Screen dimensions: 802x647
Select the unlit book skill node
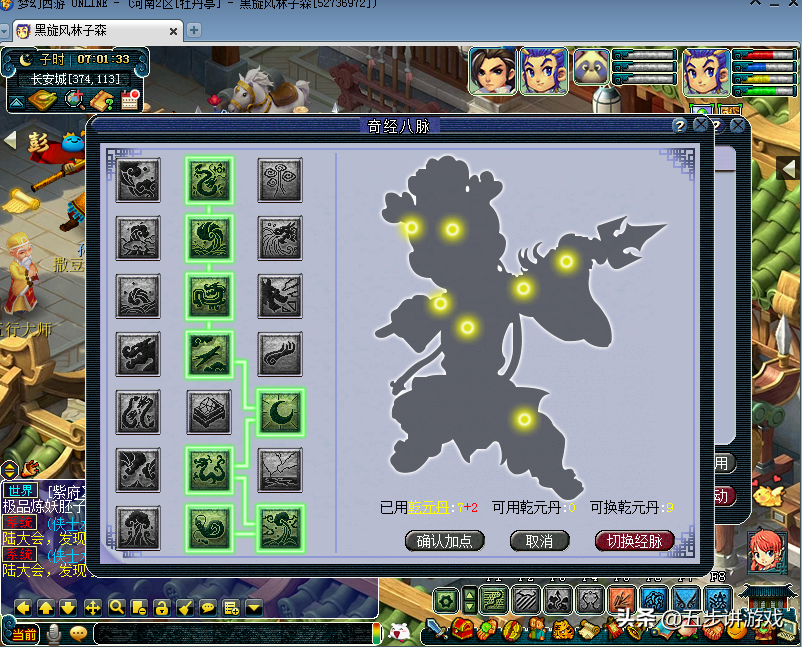coord(209,411)
